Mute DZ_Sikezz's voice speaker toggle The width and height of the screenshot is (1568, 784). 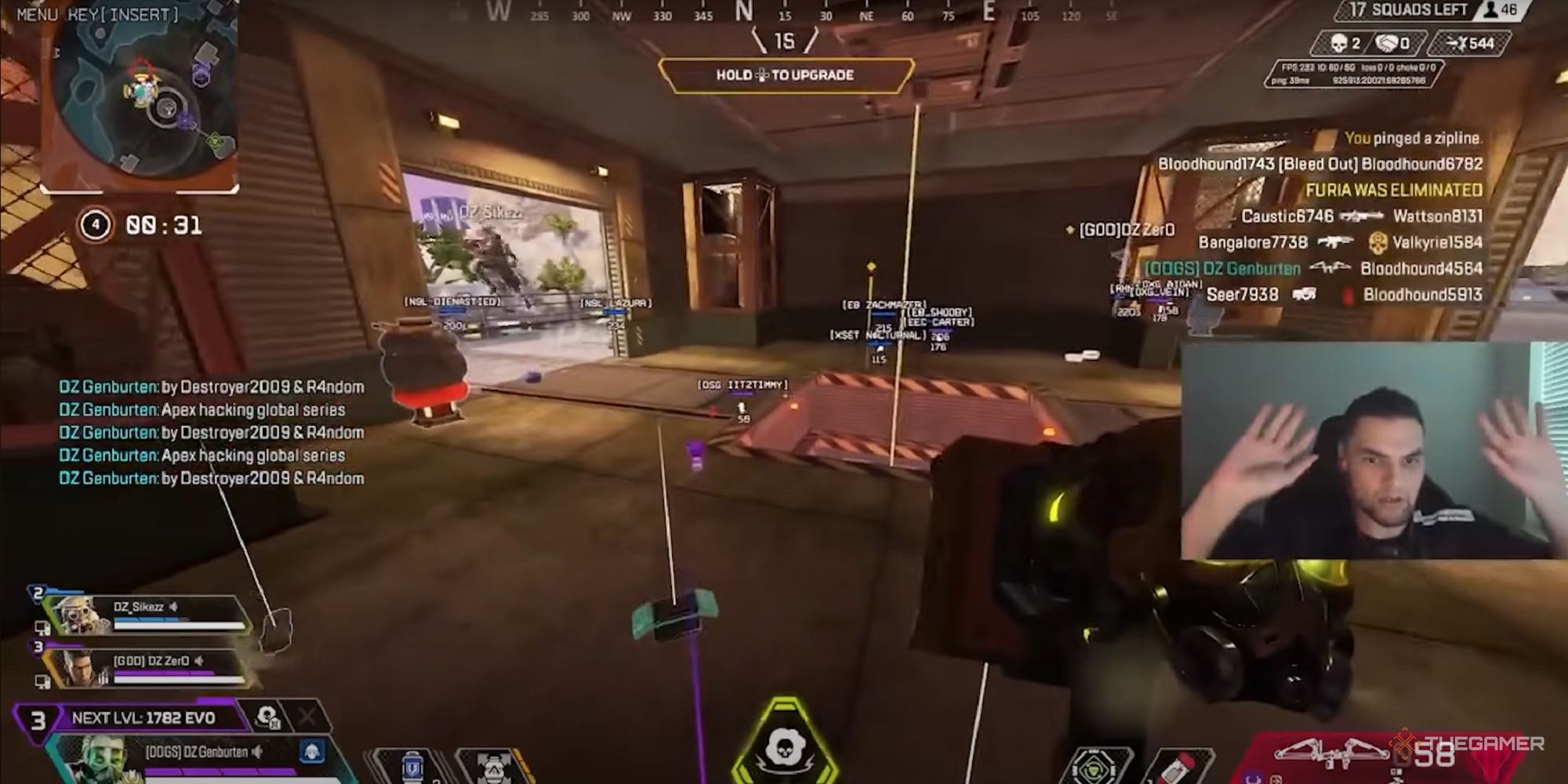[174, 606]
